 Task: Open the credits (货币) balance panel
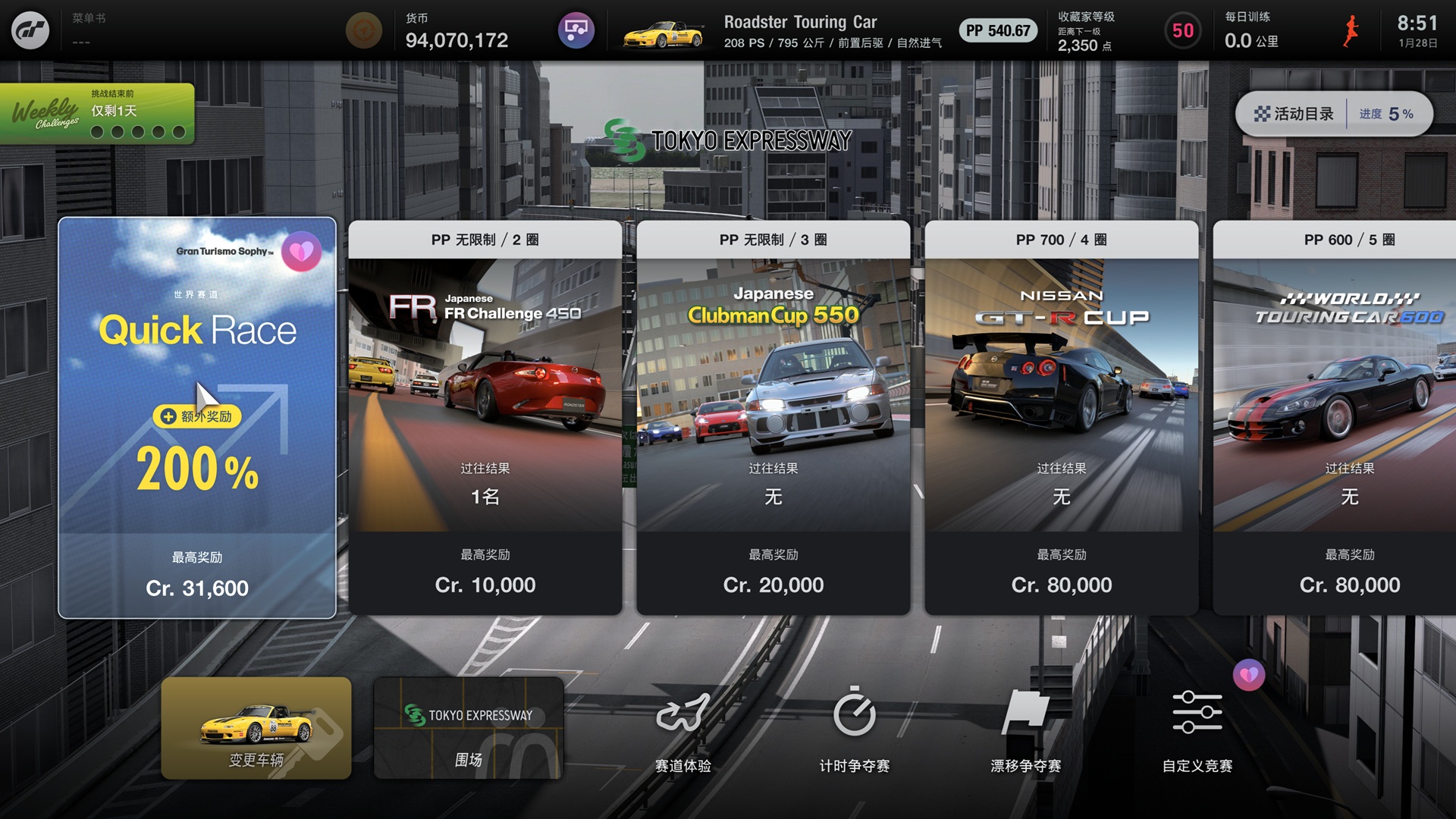point(455,30)
